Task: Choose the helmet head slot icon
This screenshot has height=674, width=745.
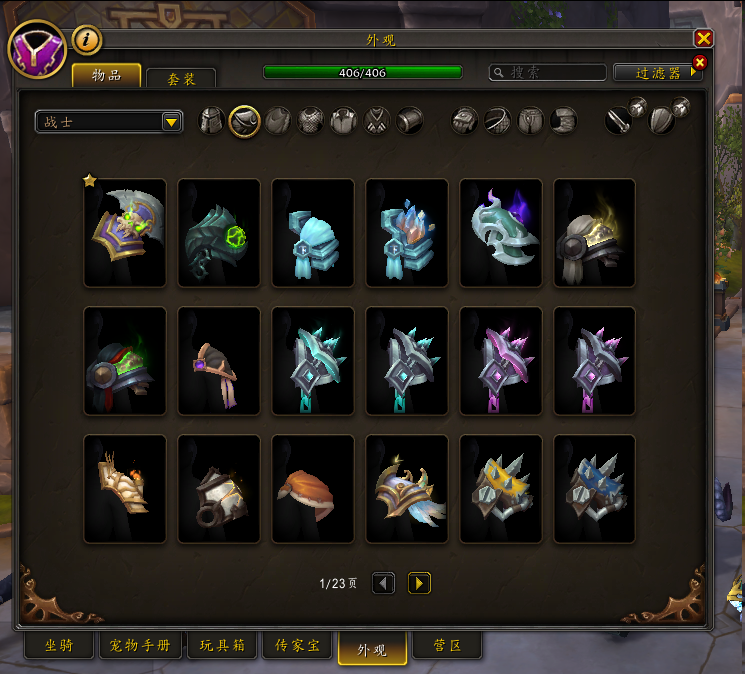Action: click(212, 121)
